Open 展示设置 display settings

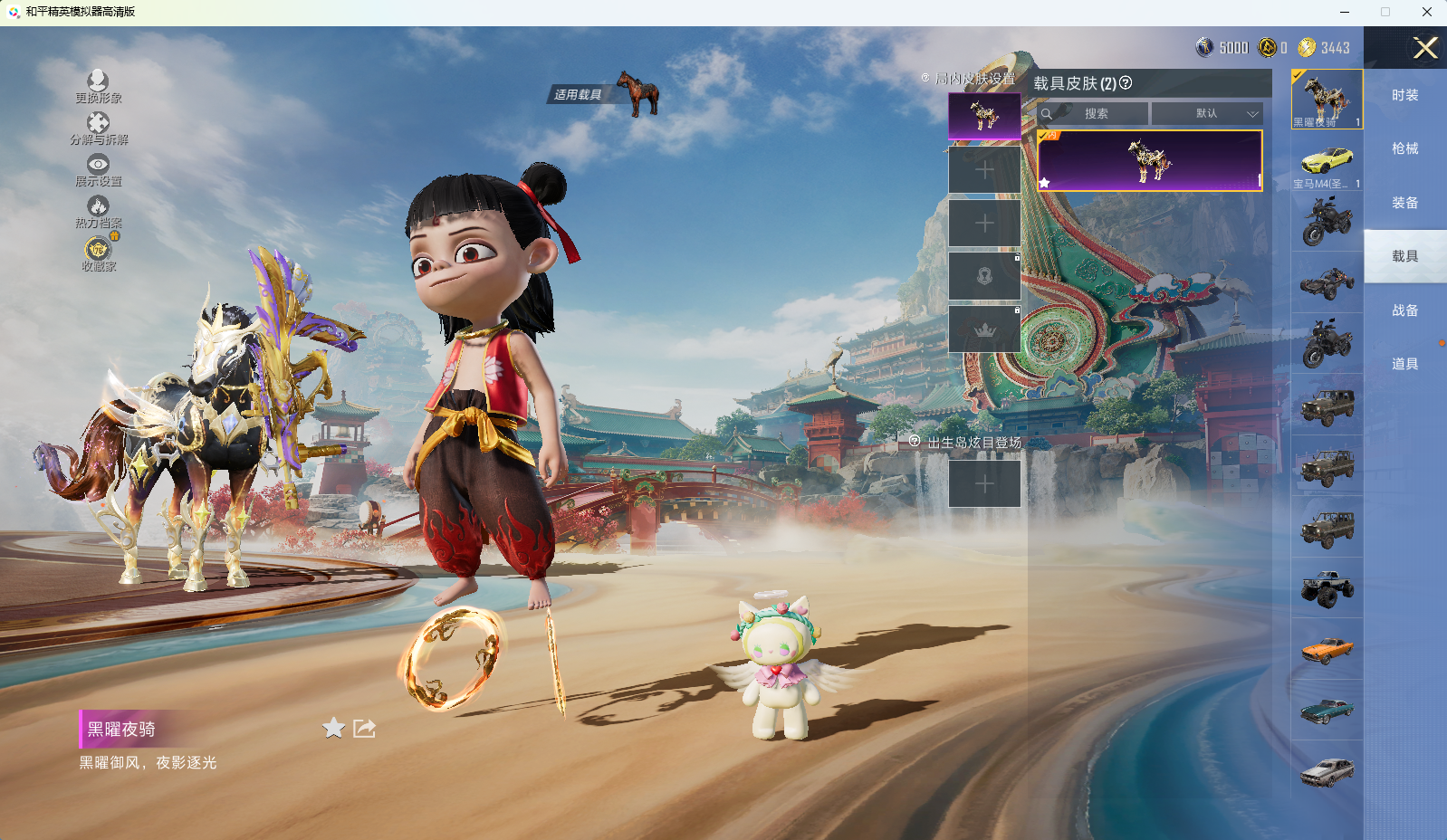coord(98,169)
